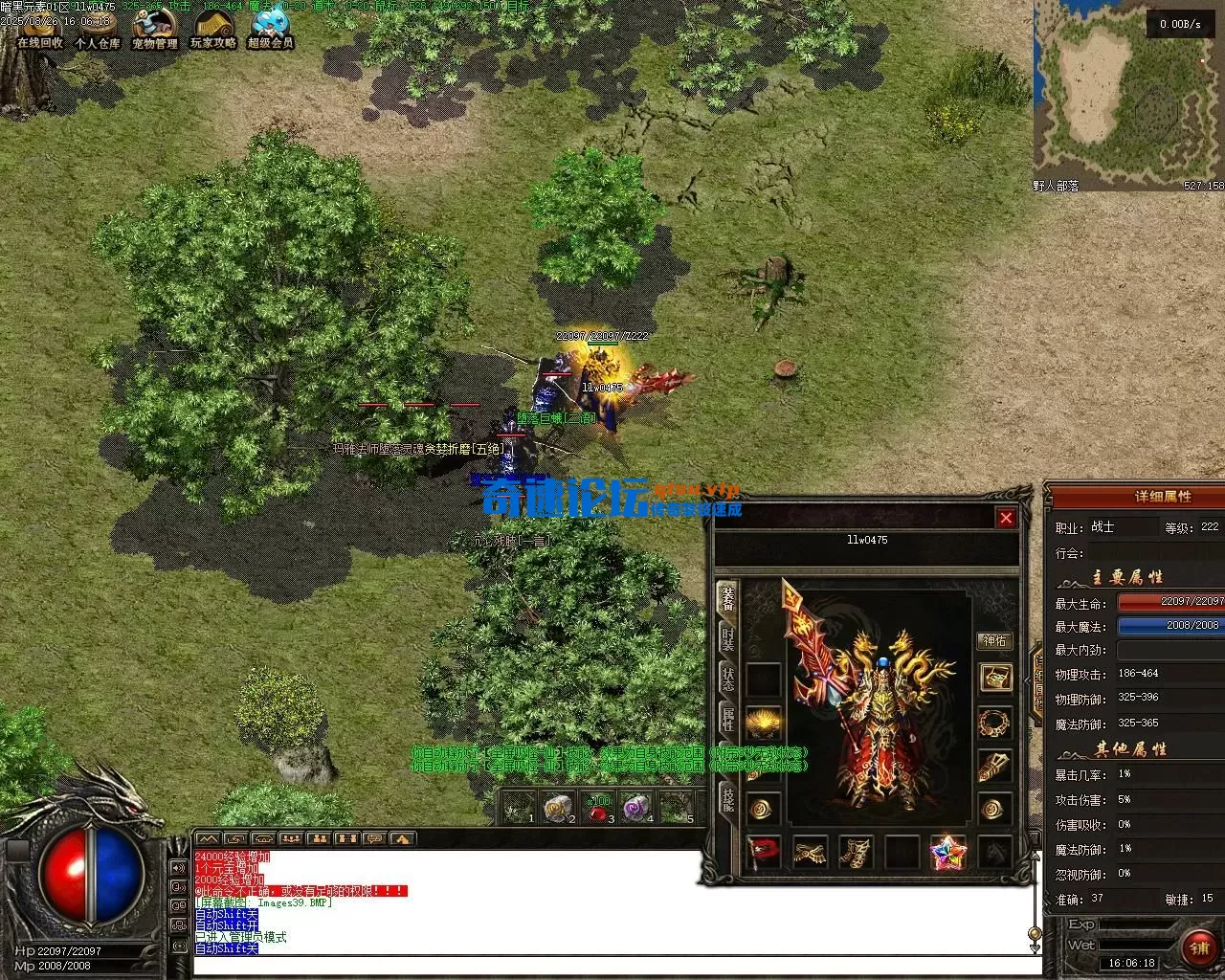Close the character equipment window
Image resolution: width=1225 pixels, height=980 pixels.
(1006, 518)
